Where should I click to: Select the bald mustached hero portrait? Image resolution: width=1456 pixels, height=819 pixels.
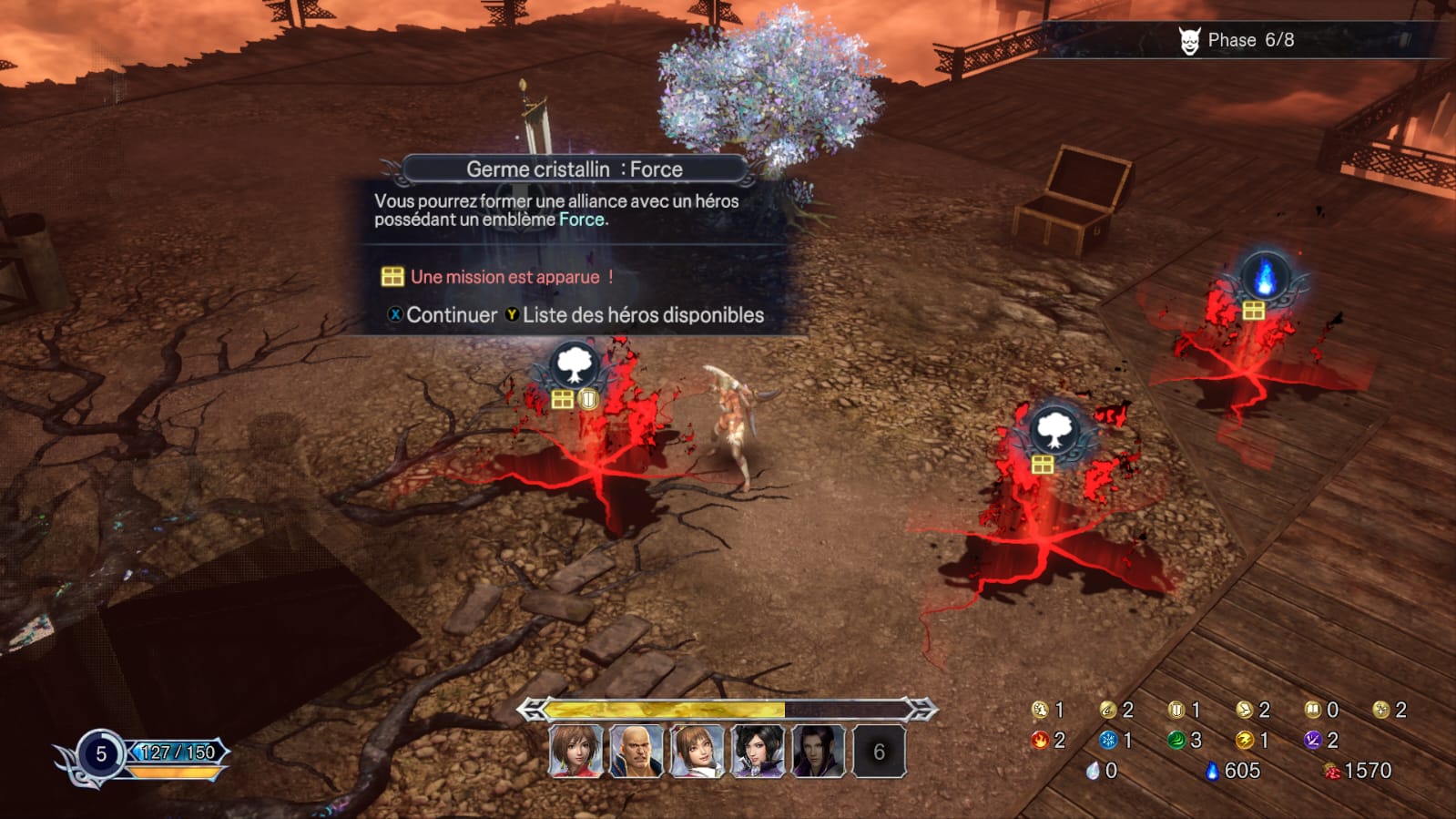click(636, 752)
